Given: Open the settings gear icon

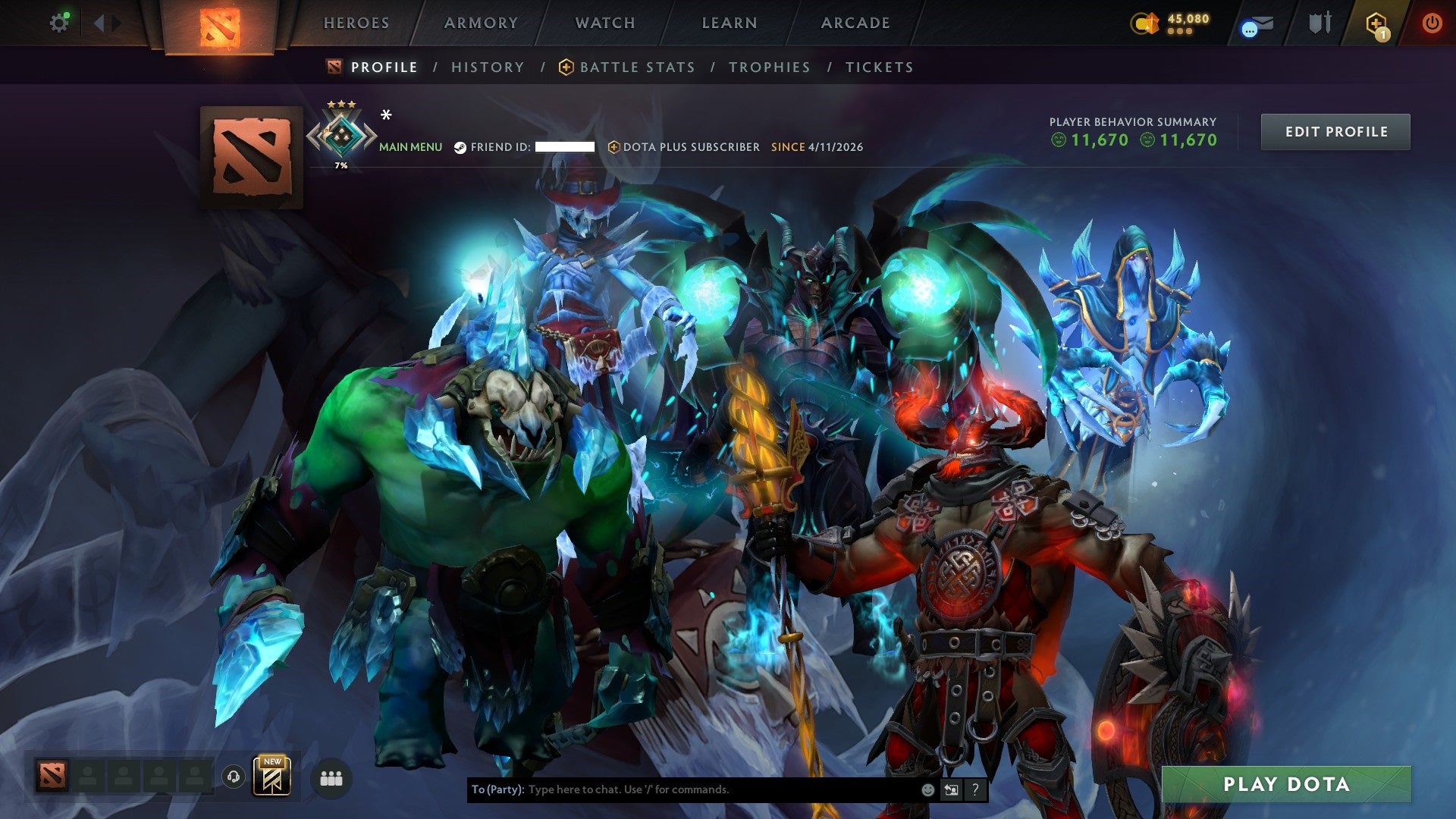Looking at the screenshot, I should [x=59, y=22].
